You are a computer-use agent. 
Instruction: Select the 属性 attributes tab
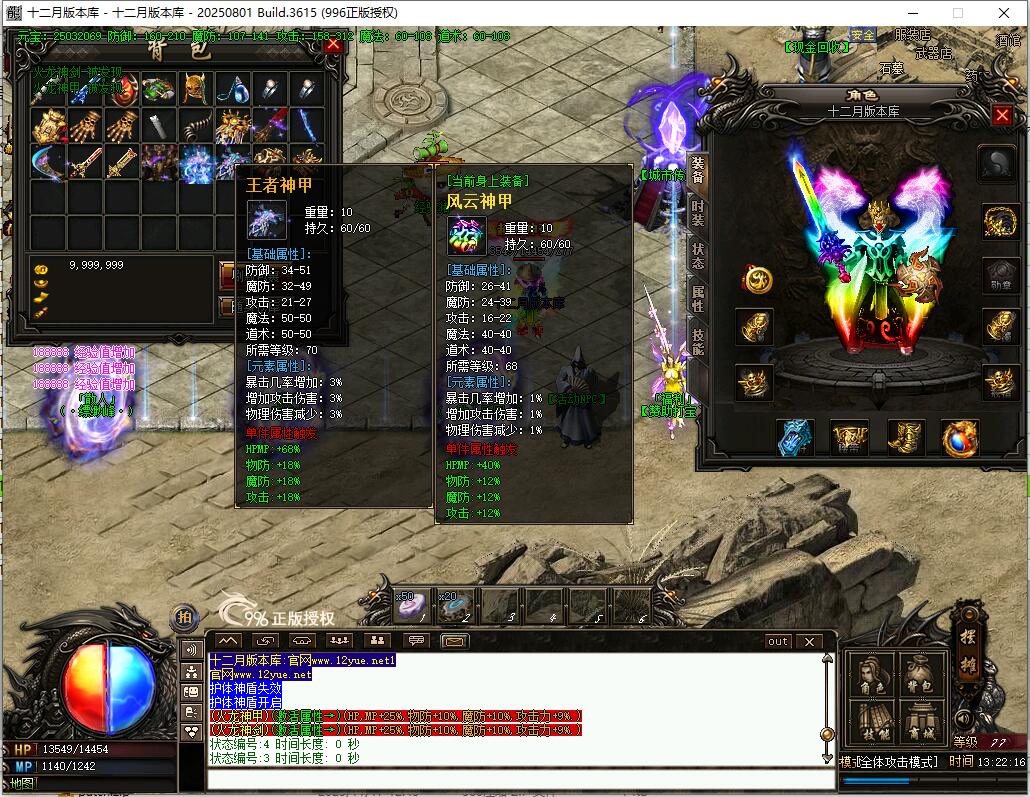(x=698, y=299)
